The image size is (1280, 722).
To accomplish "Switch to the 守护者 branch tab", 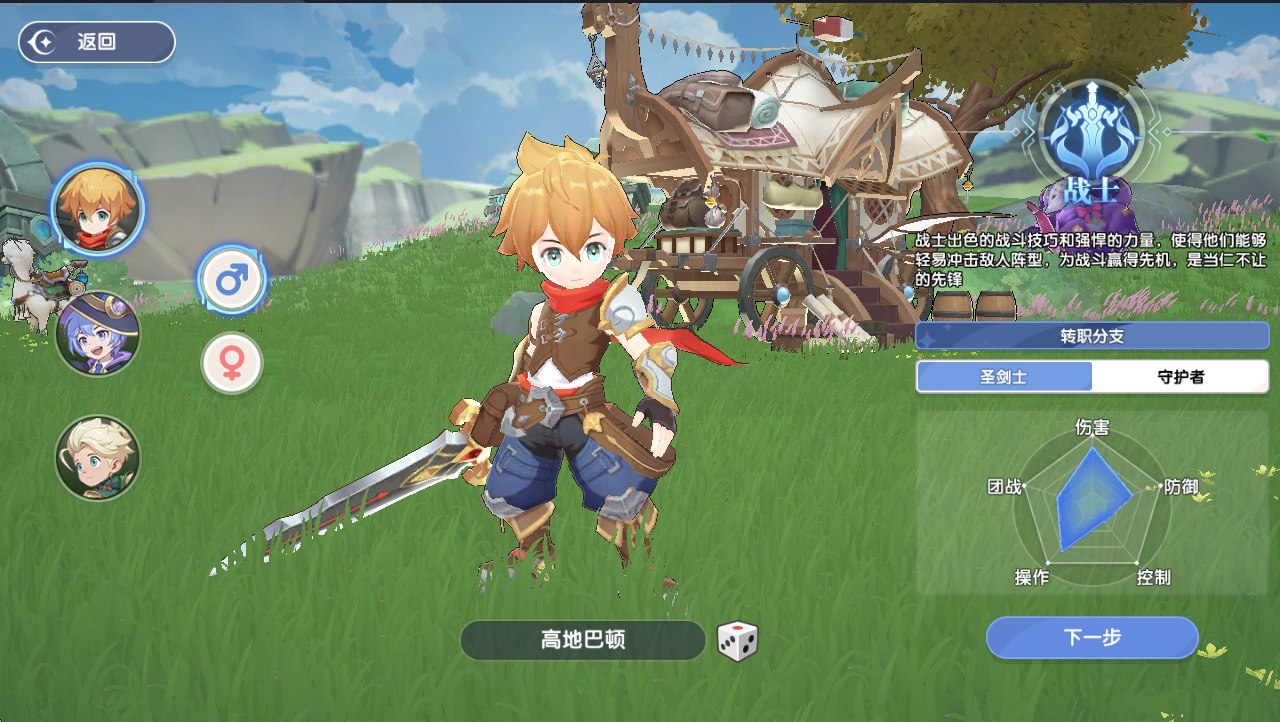I will pyautogui.click(x=1180, y=377).
